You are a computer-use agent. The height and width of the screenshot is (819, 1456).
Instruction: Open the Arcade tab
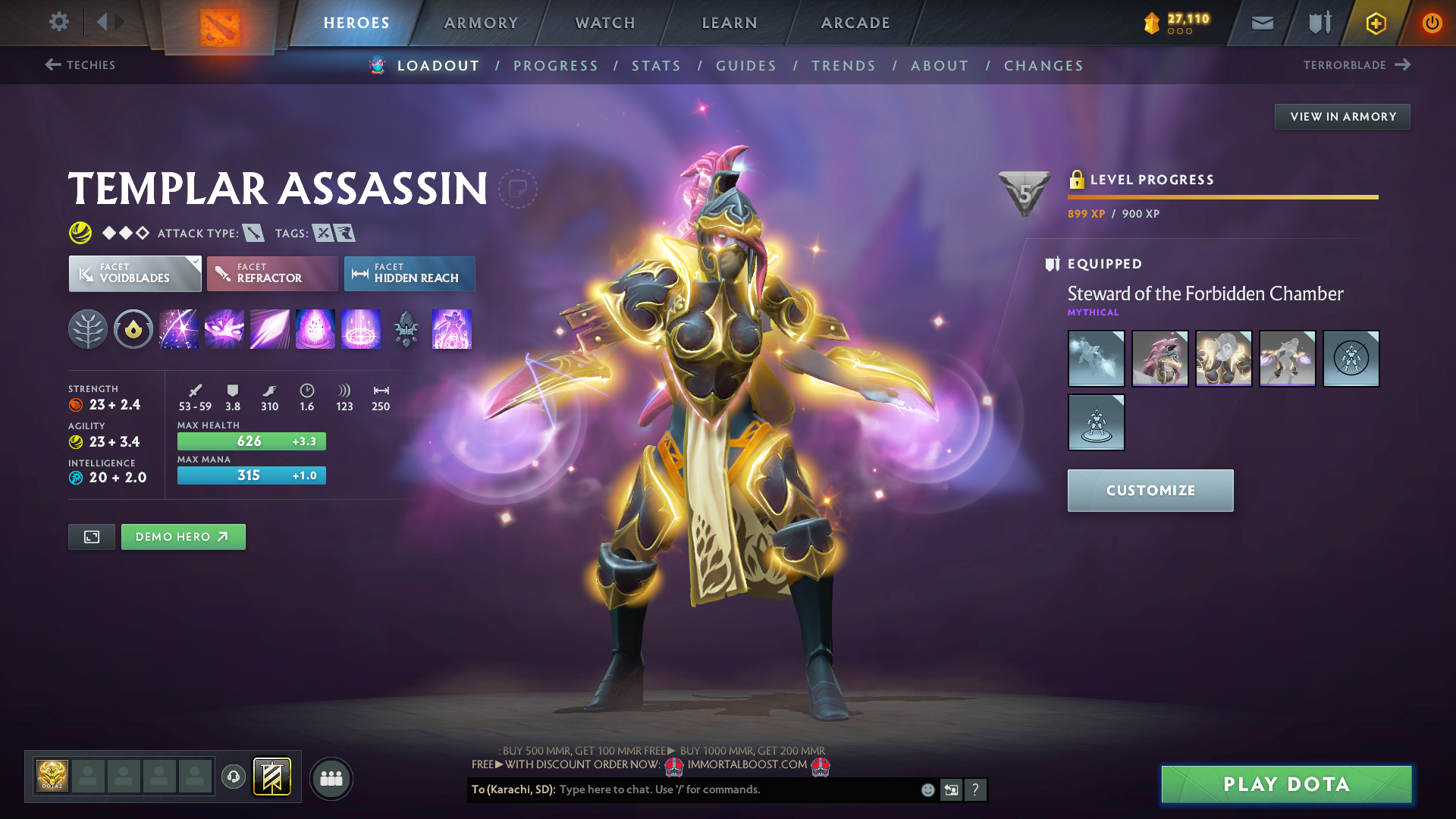pyautogui.click(x=855, y=23)
